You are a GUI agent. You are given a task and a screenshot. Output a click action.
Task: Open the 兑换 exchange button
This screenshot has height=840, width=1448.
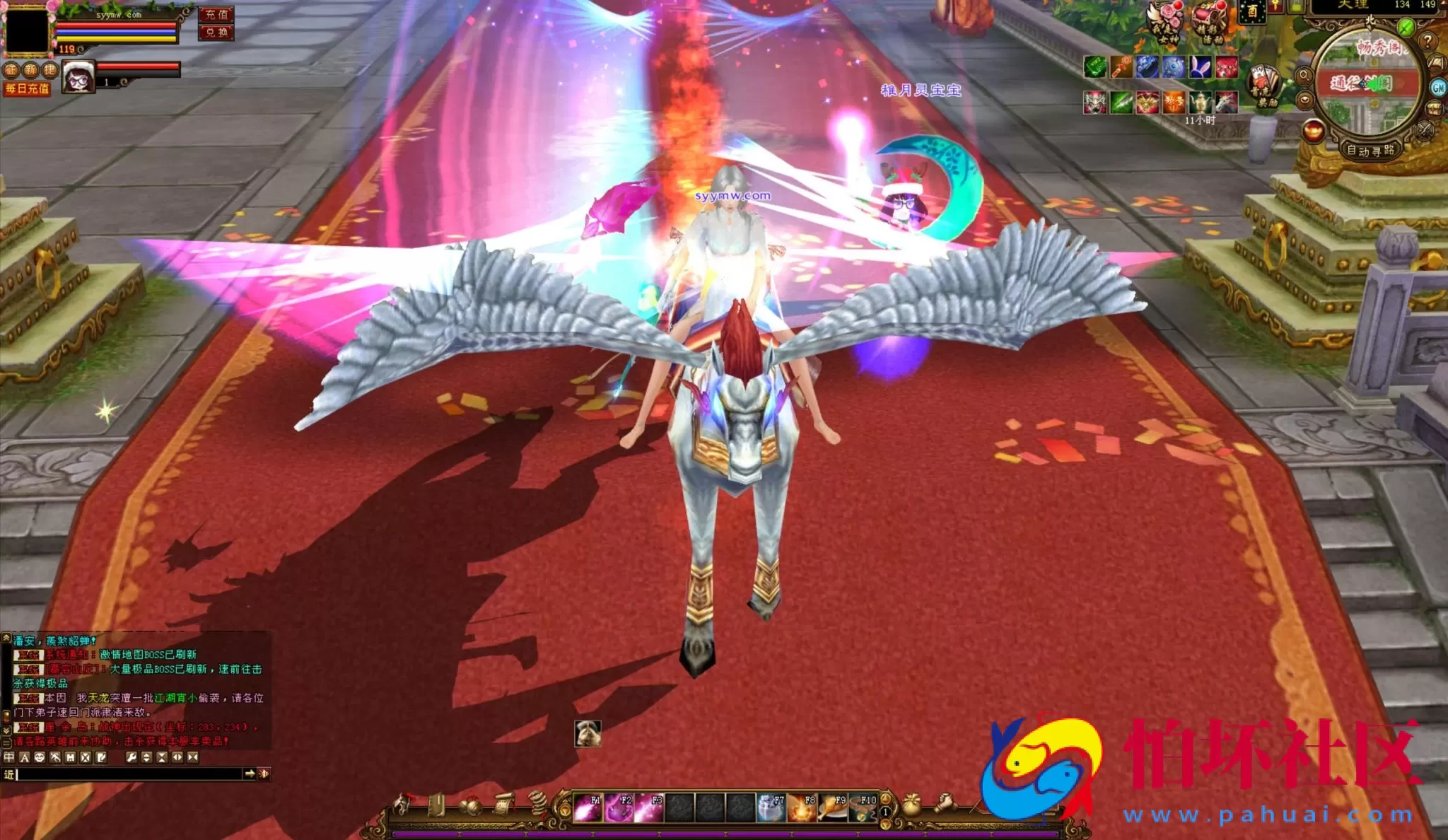tap(216, 33)
